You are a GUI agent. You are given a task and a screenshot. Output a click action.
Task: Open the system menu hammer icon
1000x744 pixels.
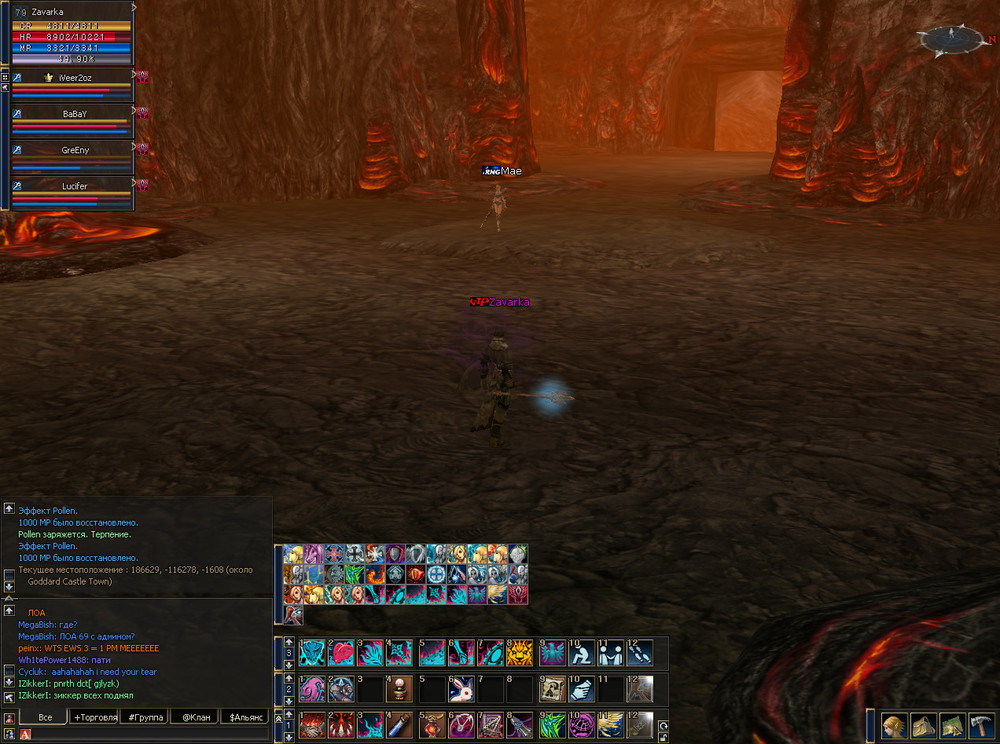click(x=981, y=726)
